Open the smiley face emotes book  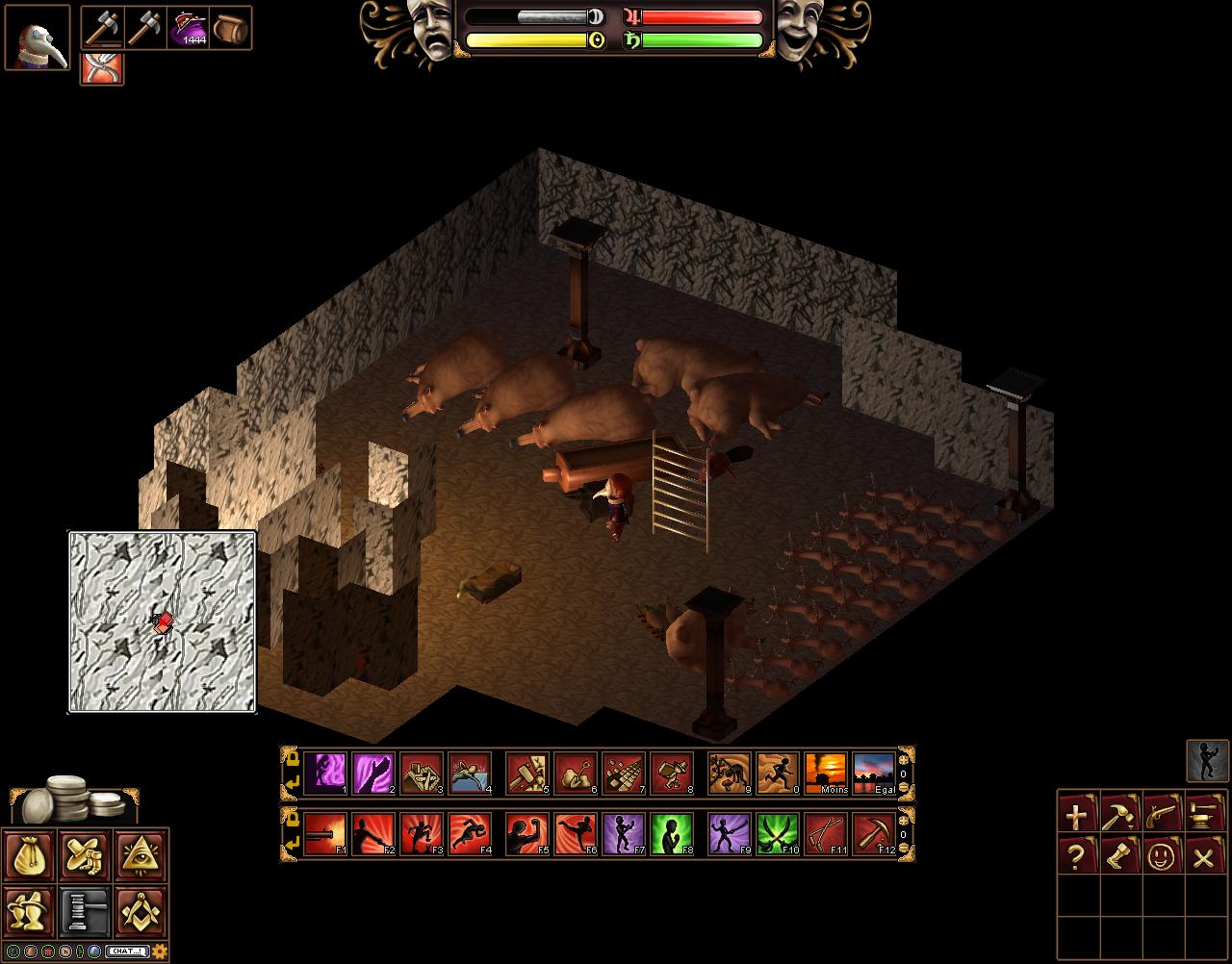click(x=1162, y=855)
